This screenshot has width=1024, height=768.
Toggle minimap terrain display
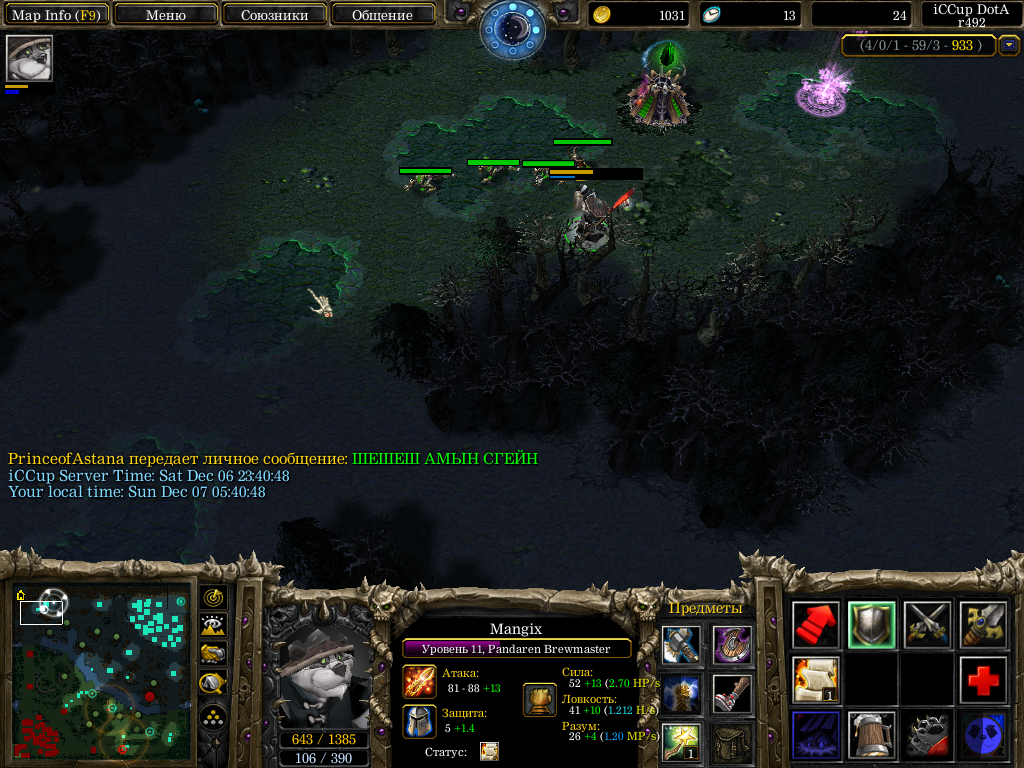[213, 626]
